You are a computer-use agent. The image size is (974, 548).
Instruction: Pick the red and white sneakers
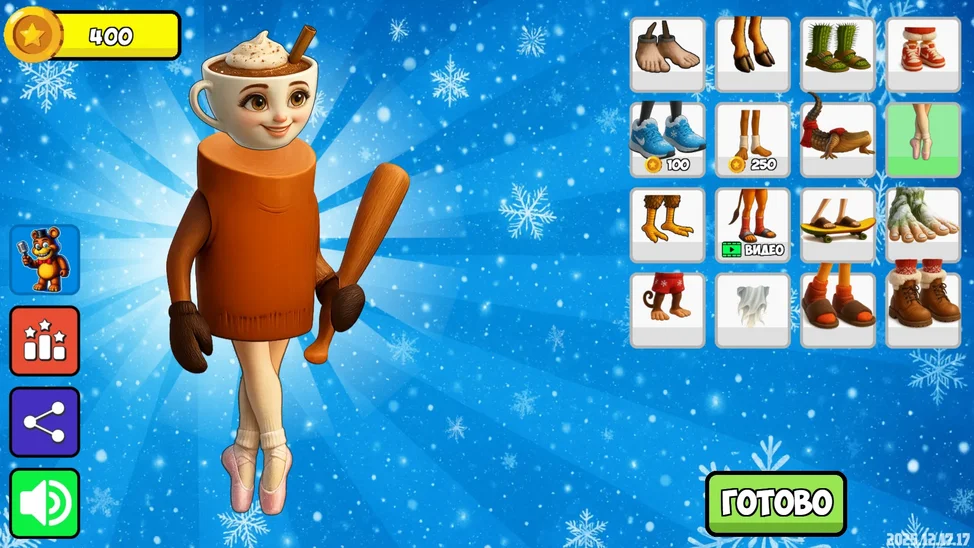923,54
